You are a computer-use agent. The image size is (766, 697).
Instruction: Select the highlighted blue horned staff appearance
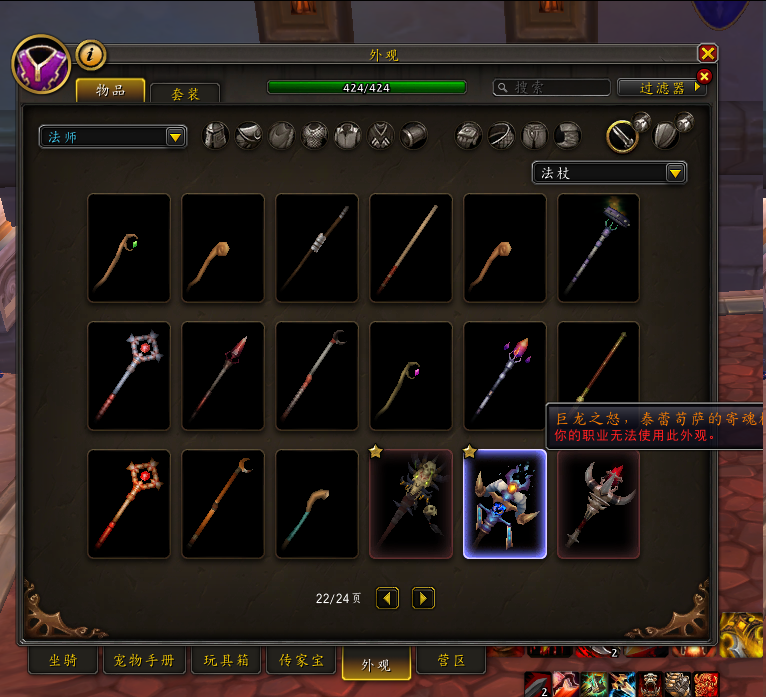click(505, 504)
